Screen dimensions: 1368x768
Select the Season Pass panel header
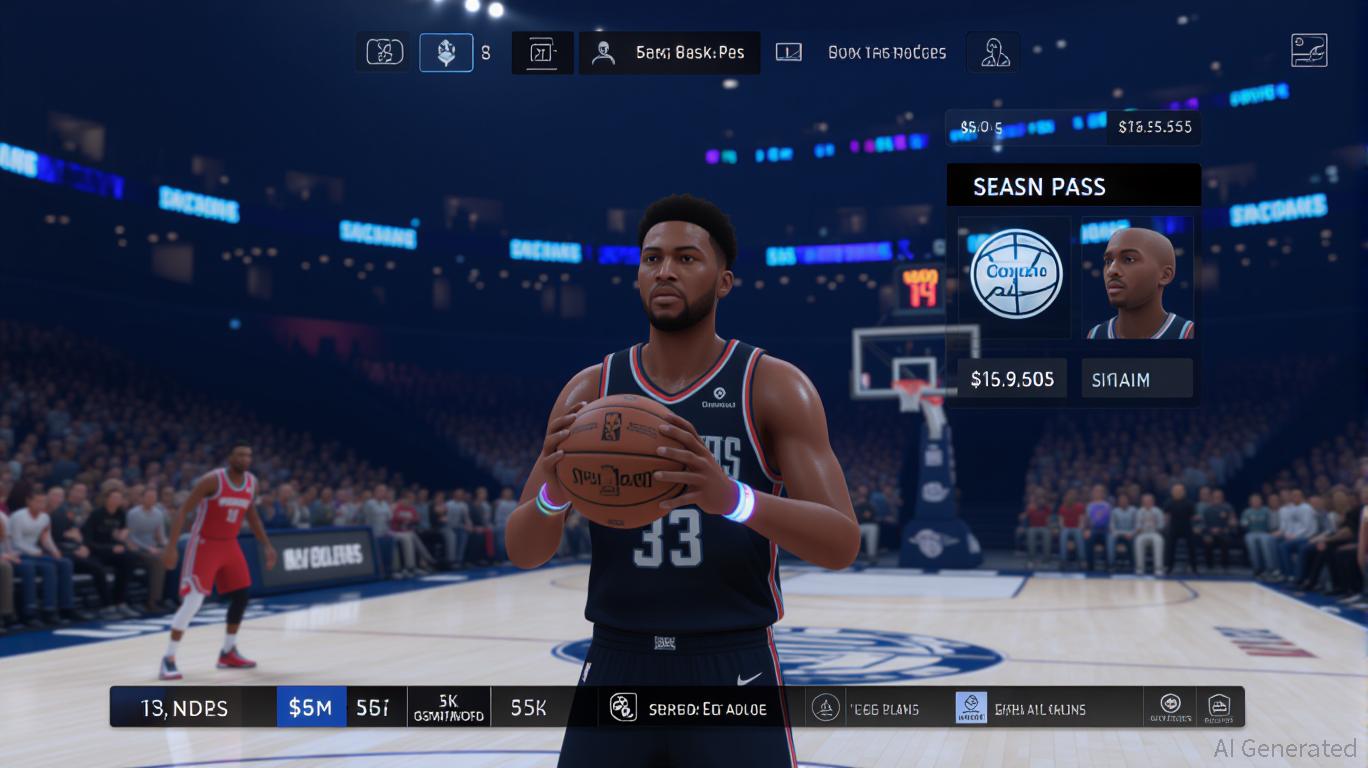[1073, 186]
